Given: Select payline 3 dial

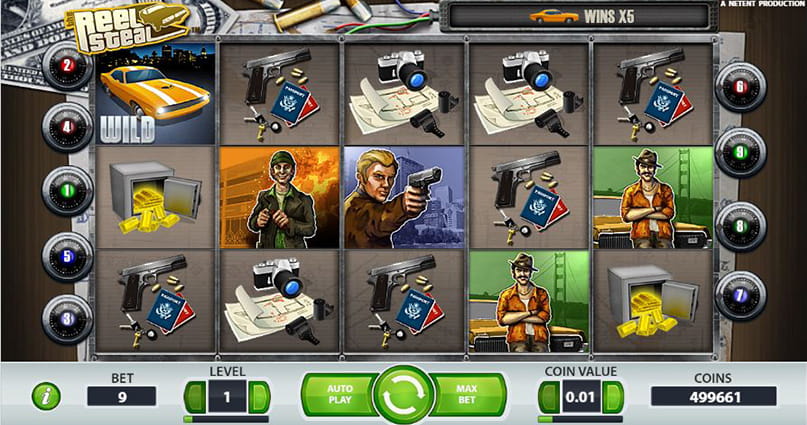Looking at the screenshot, I should pos(67,320).
